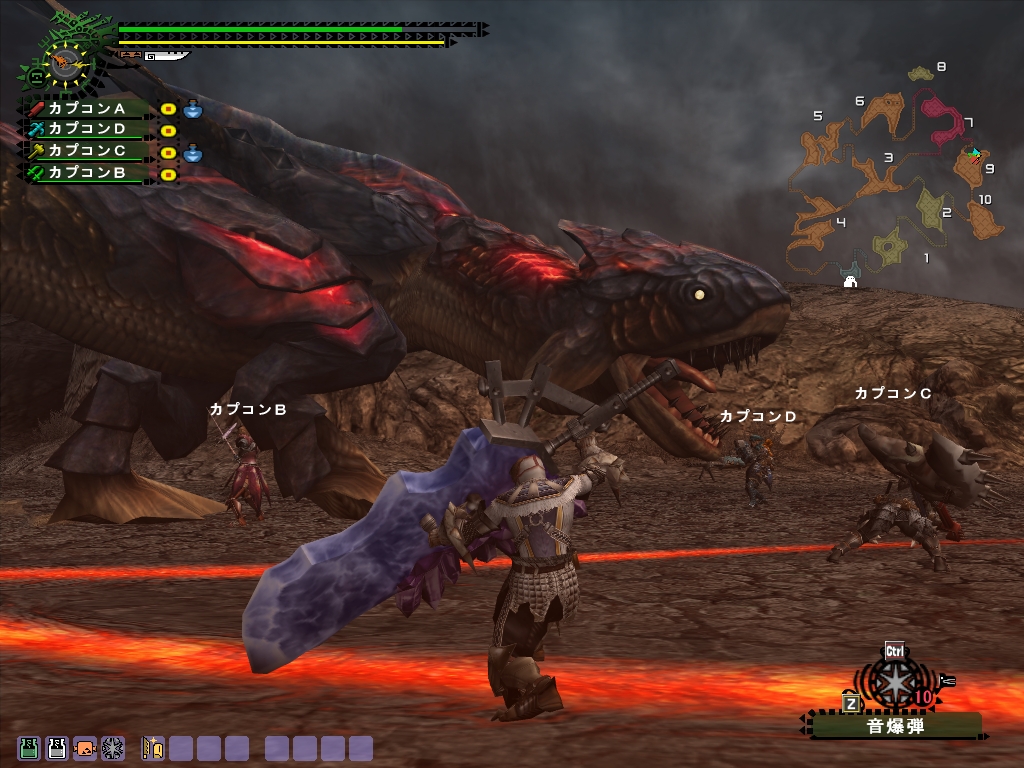
Task: Select the green potion shortcut slot
Action: click(29, 748)
